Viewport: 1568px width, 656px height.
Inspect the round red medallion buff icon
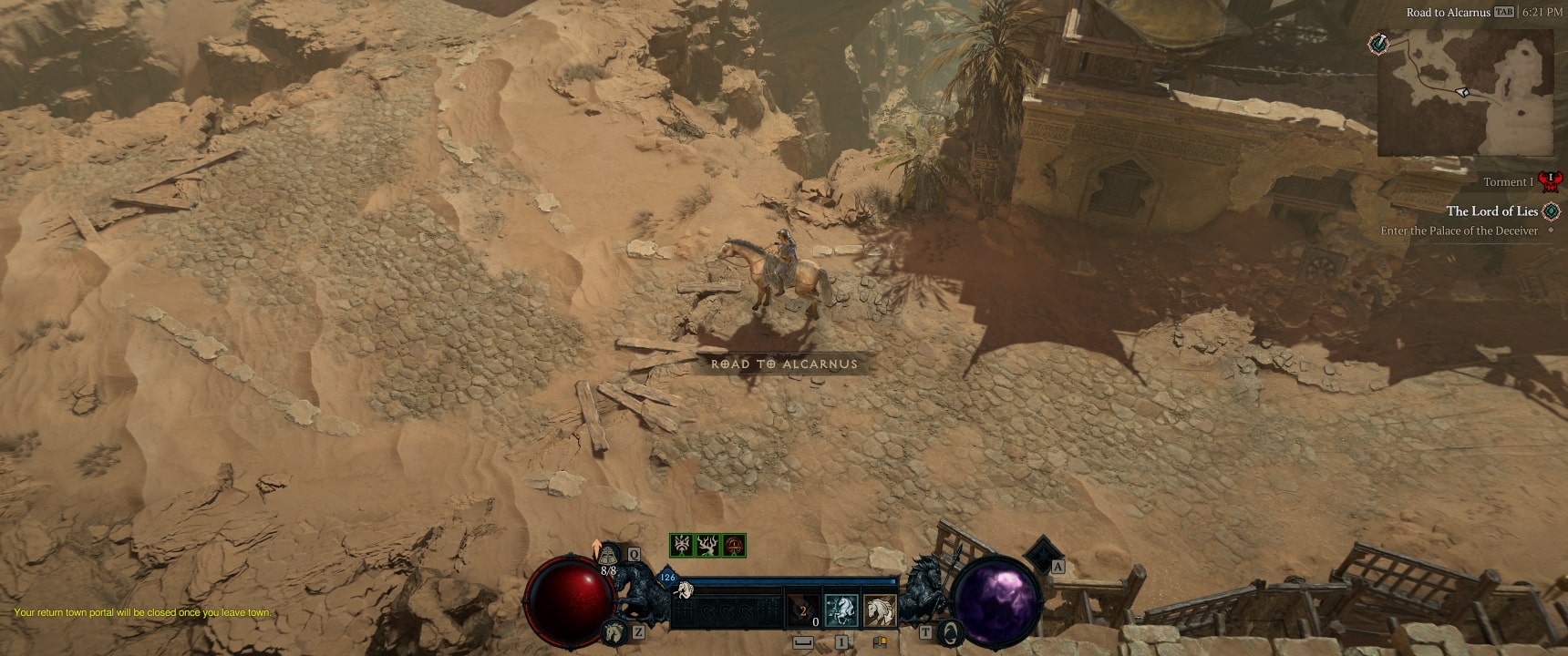(734, 546)
